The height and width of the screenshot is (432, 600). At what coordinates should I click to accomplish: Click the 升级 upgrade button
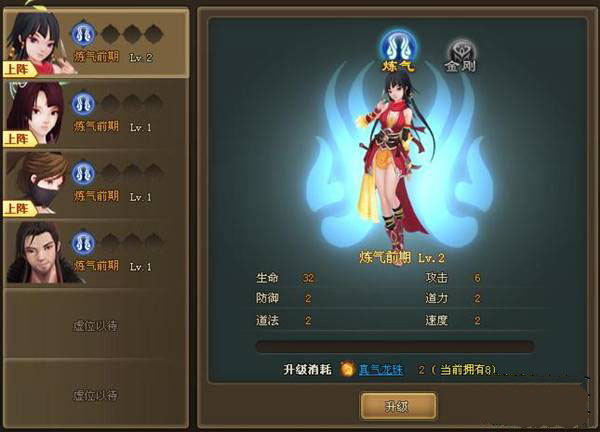[x=397, y=405]
